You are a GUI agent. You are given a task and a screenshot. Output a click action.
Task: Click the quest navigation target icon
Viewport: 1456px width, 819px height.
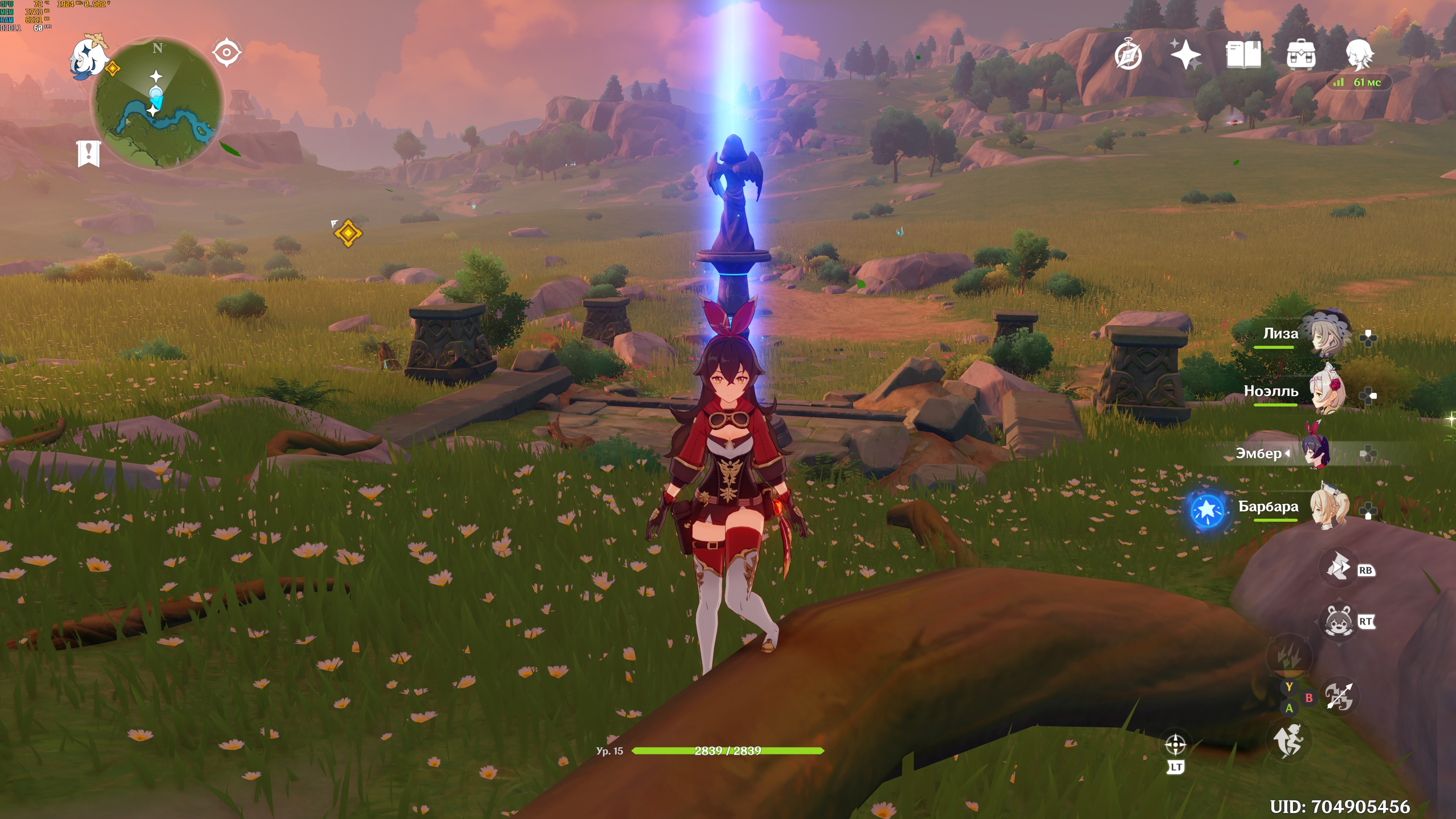[x=227, y=53]
